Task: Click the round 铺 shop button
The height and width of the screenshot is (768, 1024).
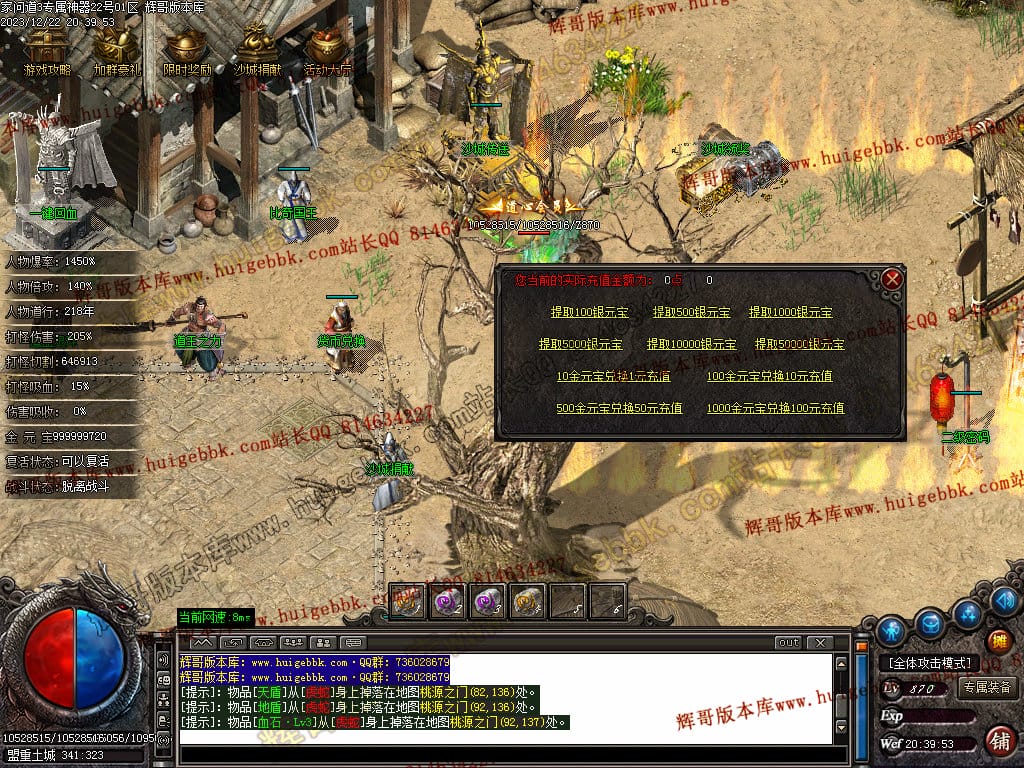Action: pos(998,740)
